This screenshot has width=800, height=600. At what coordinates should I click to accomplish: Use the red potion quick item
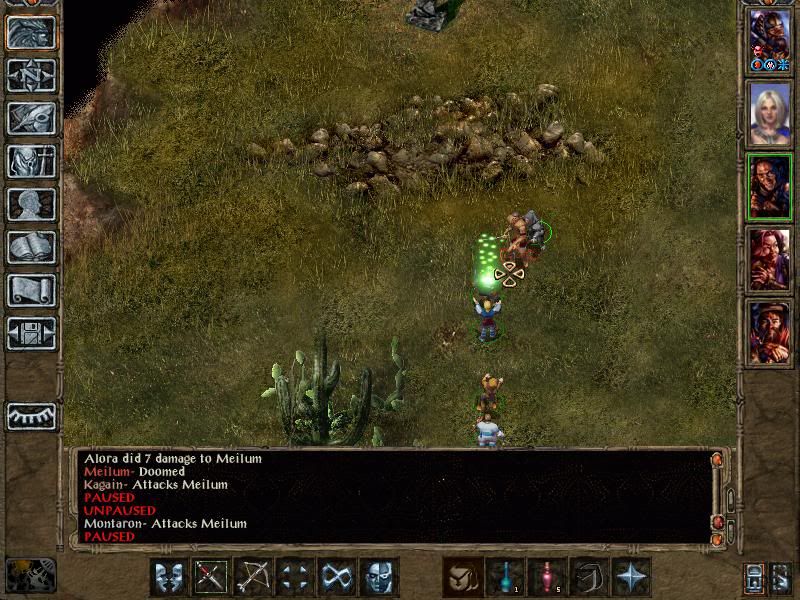click(x=546, y=577)
